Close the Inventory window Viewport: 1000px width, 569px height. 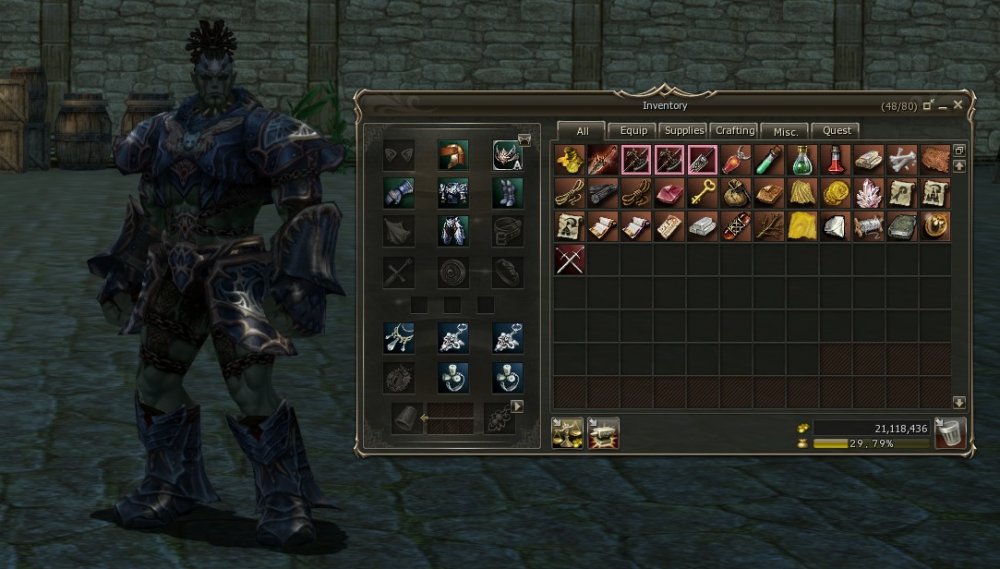pos(958,104)
